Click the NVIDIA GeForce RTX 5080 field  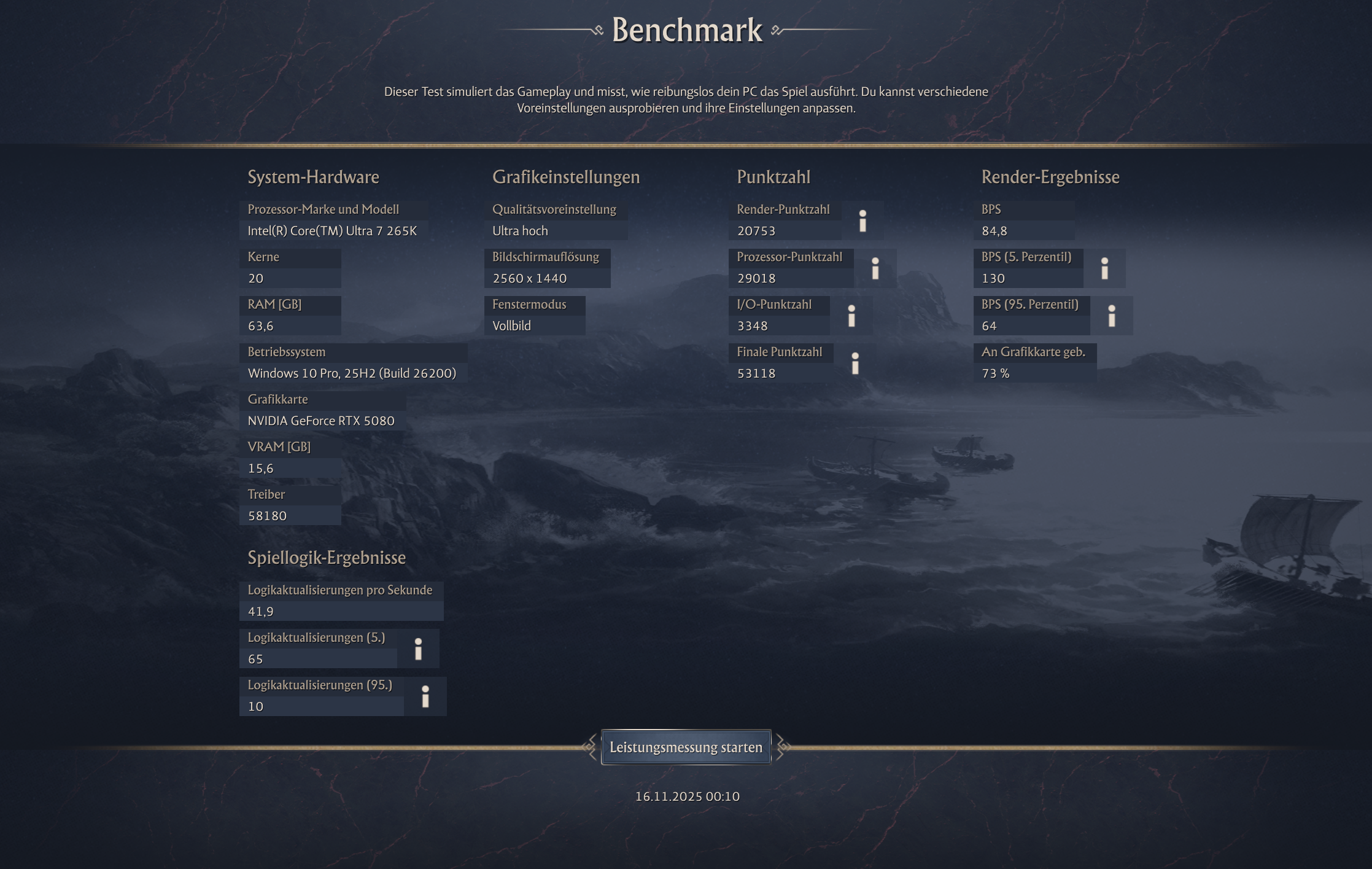pos(321,421)
